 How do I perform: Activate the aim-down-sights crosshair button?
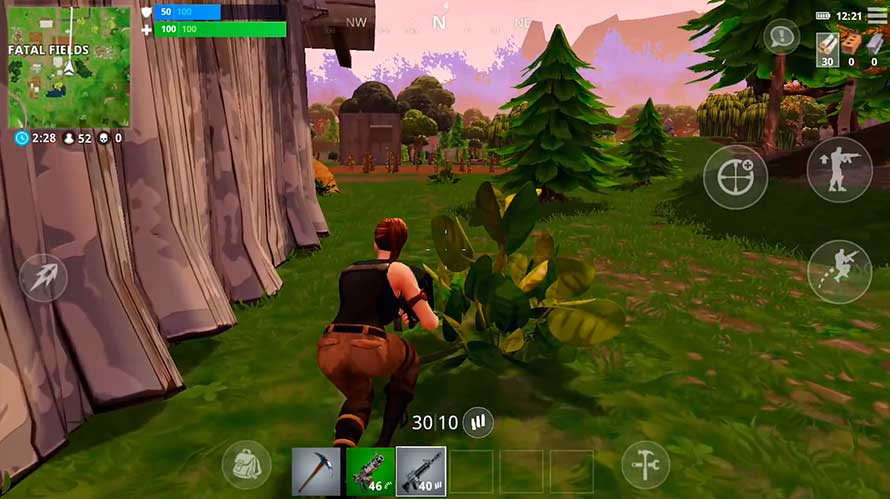tap(735, 178)
